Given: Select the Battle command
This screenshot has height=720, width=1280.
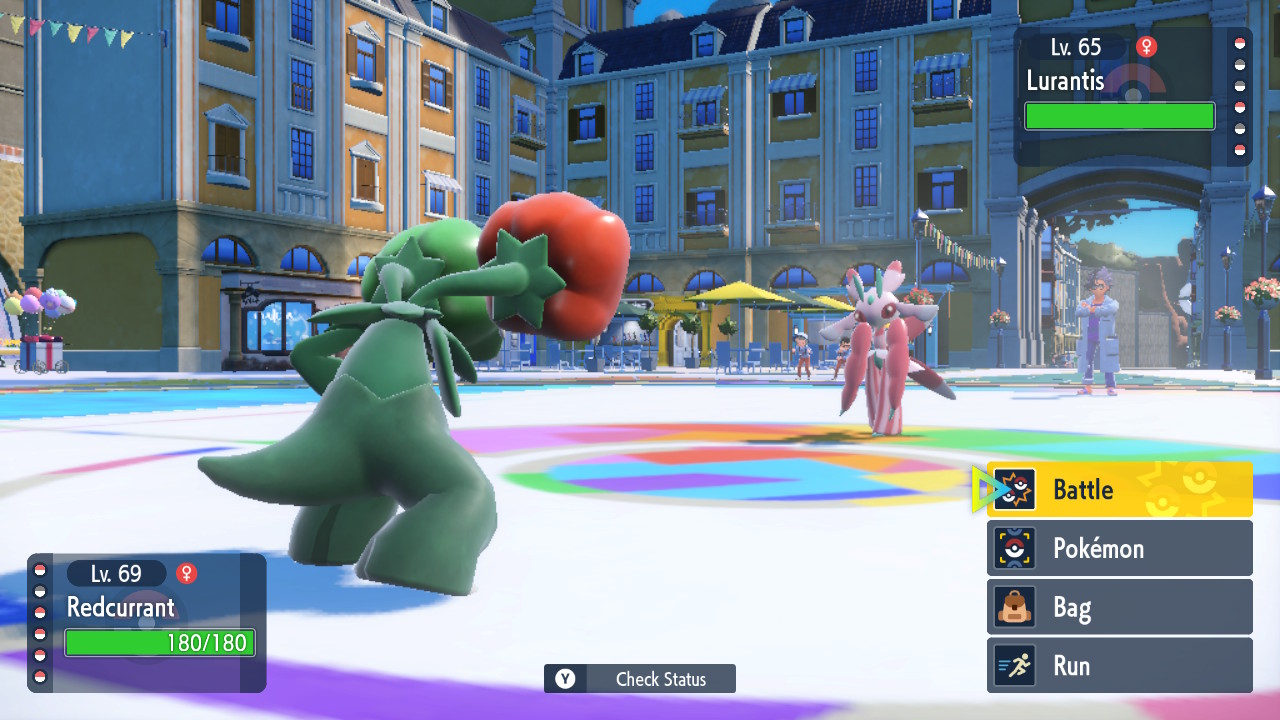Looking at the screenshot, I should [1119, 490].
